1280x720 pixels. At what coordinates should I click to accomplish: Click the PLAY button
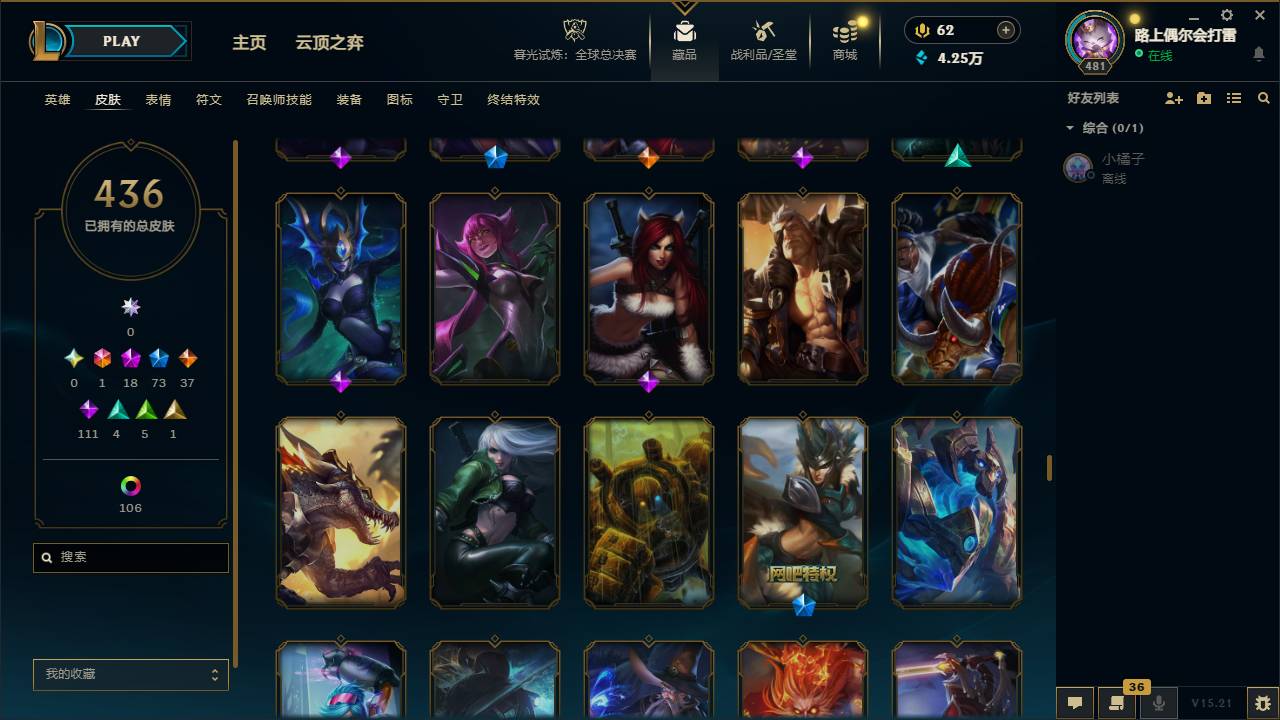coord(121,41)
